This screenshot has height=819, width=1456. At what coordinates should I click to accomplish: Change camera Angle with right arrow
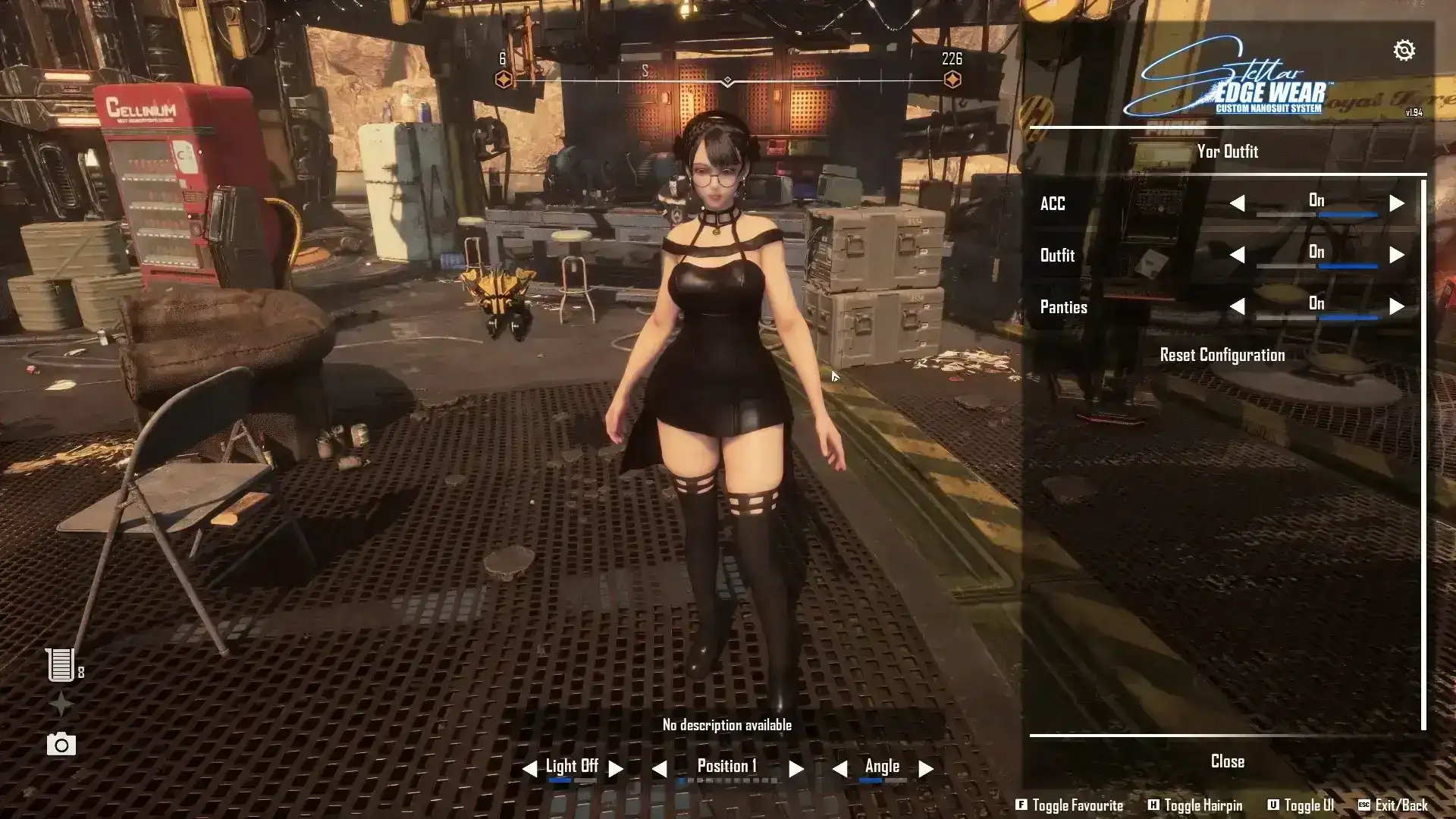click(925, 769)
